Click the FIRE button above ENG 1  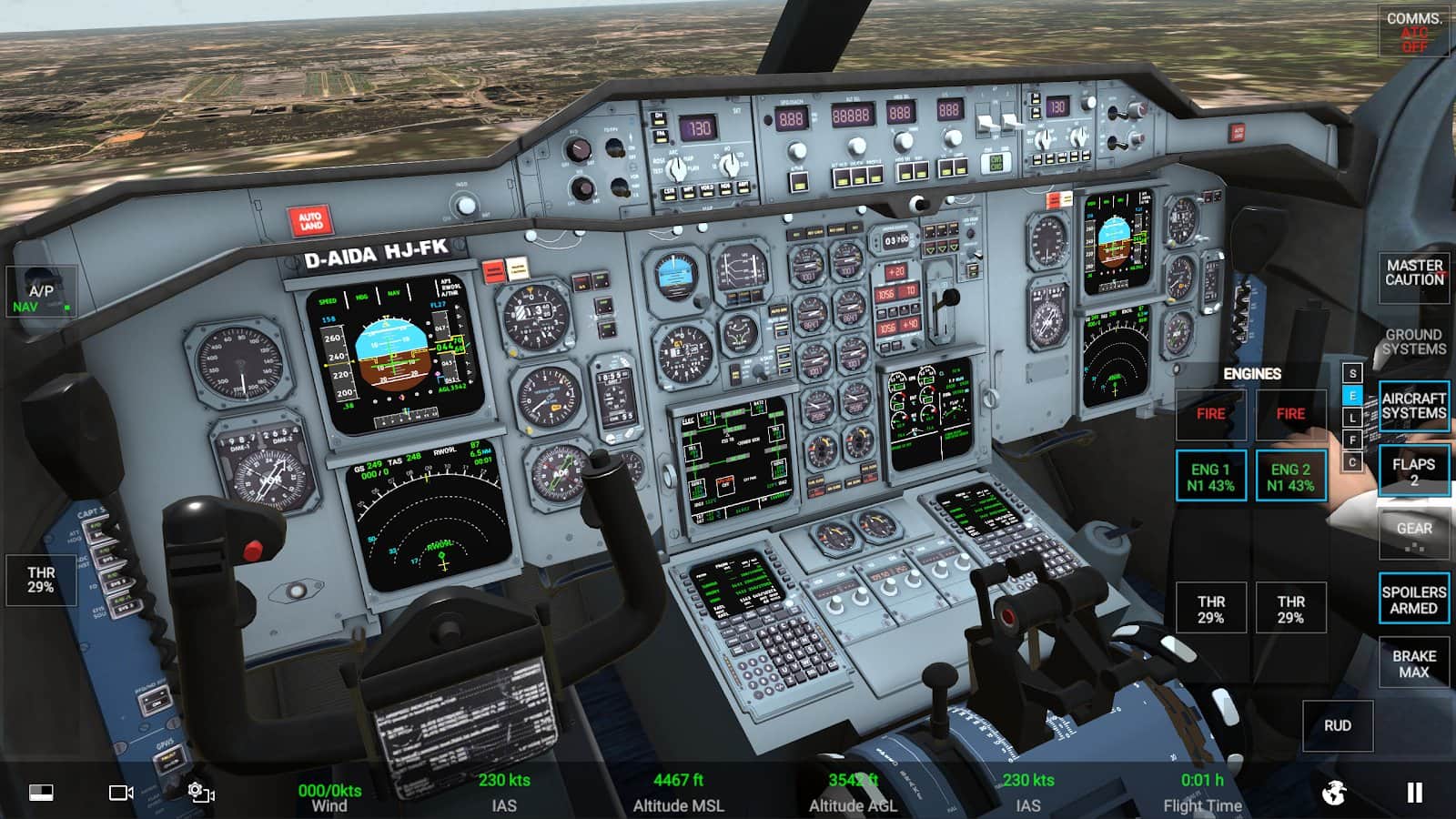1210,414
